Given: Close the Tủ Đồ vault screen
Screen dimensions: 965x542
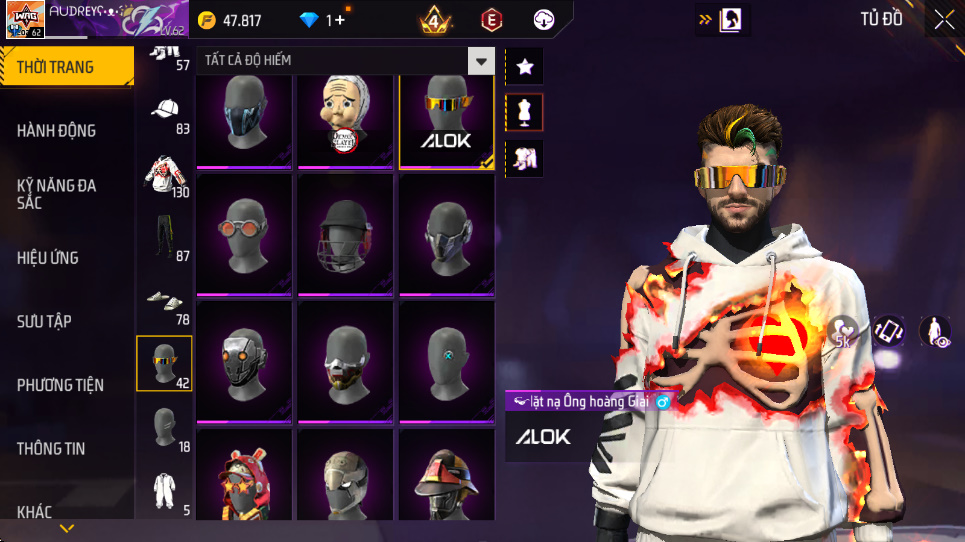Looking at the screenshot, I should point(943,19).
